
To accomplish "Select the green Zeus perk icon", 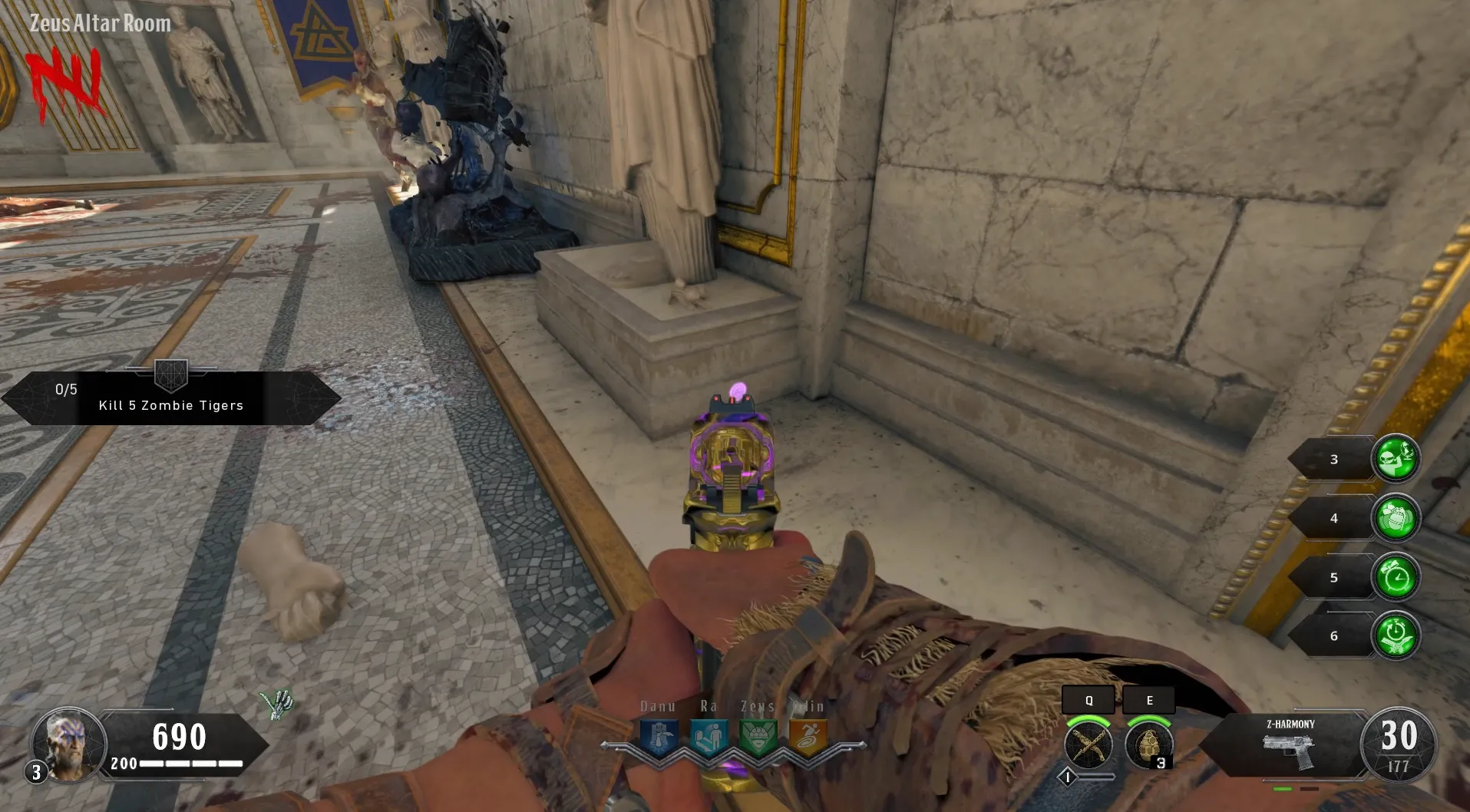I will pyautogui.click(x=758, y=738).
